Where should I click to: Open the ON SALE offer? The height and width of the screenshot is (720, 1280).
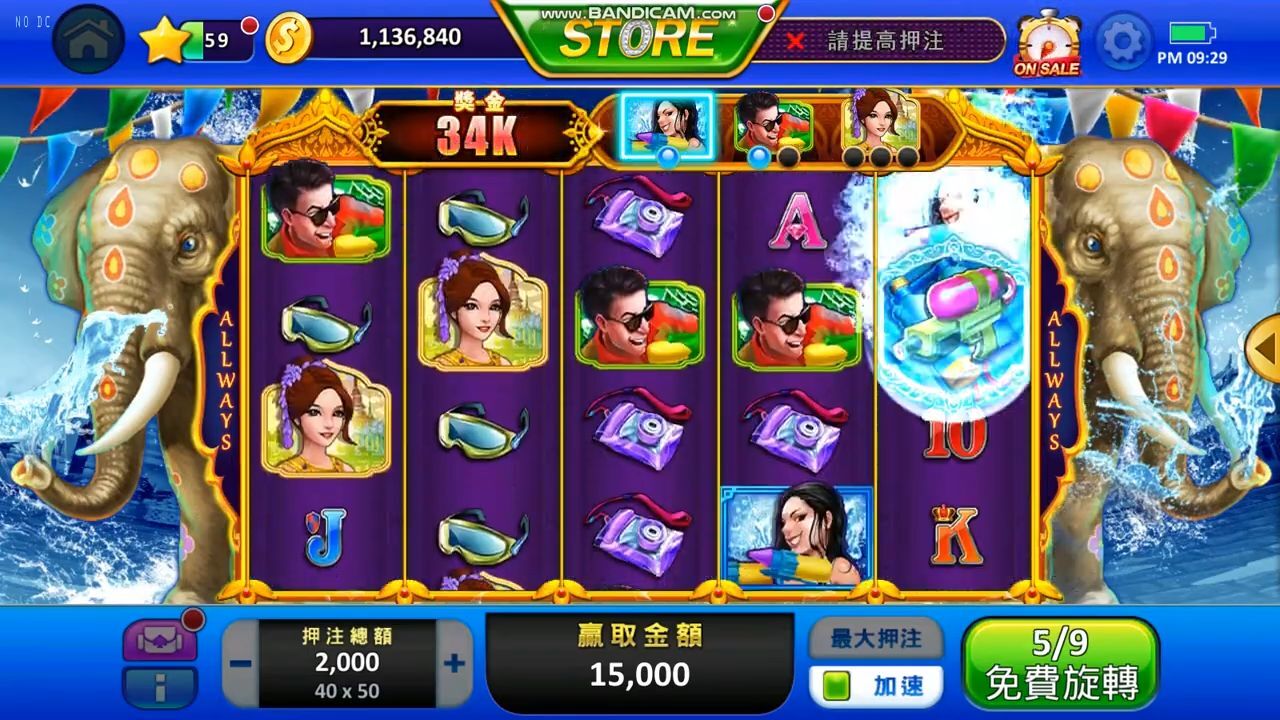click(x=1047, y=42)
